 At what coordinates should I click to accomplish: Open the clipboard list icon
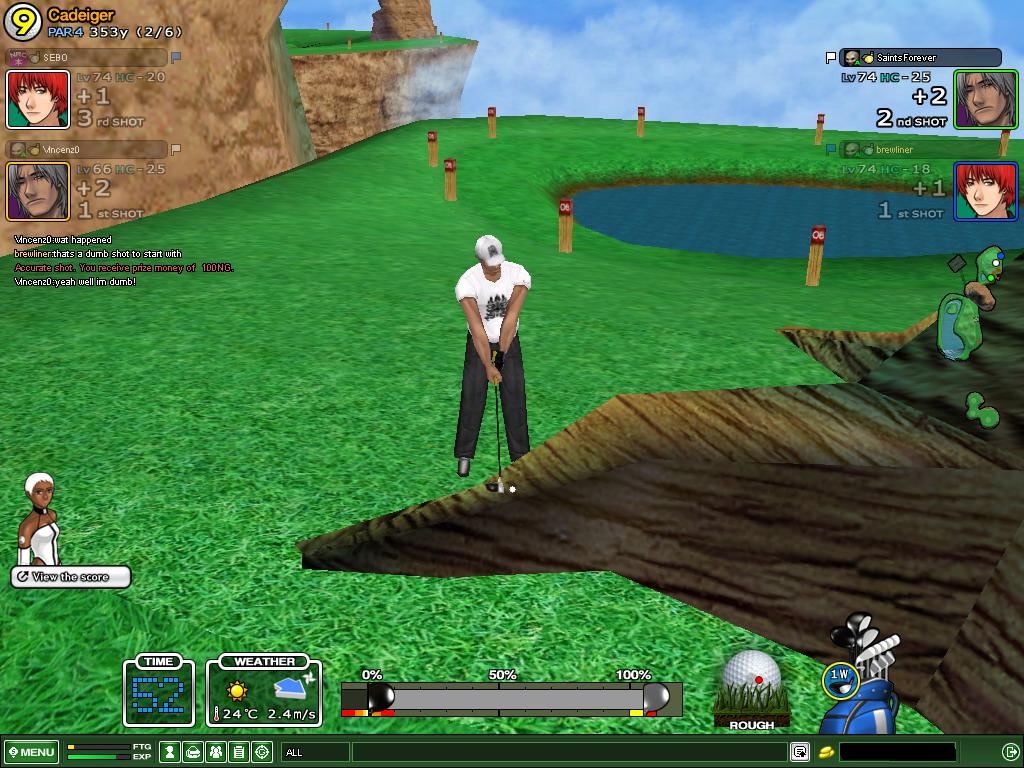click(x=239, y=752)
